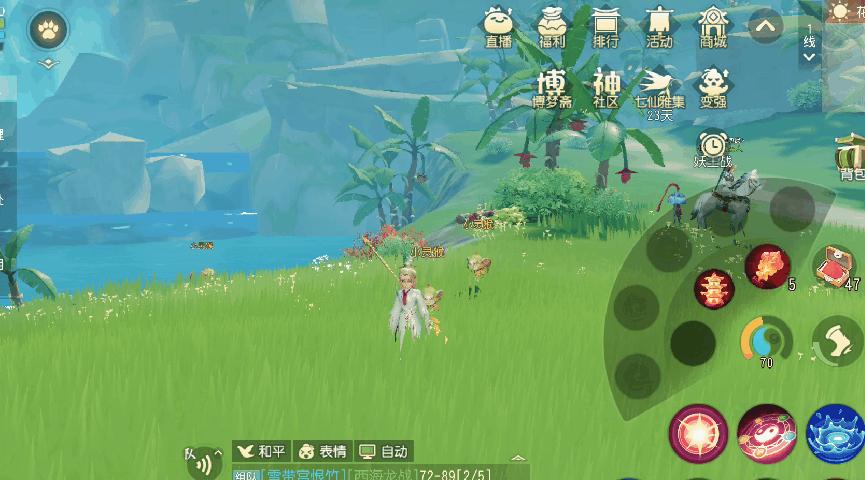Viewport: 865px width, 480px height.
Task: Show the 排行 rankings
Action: pyautogui.click(x=605, y=26)
